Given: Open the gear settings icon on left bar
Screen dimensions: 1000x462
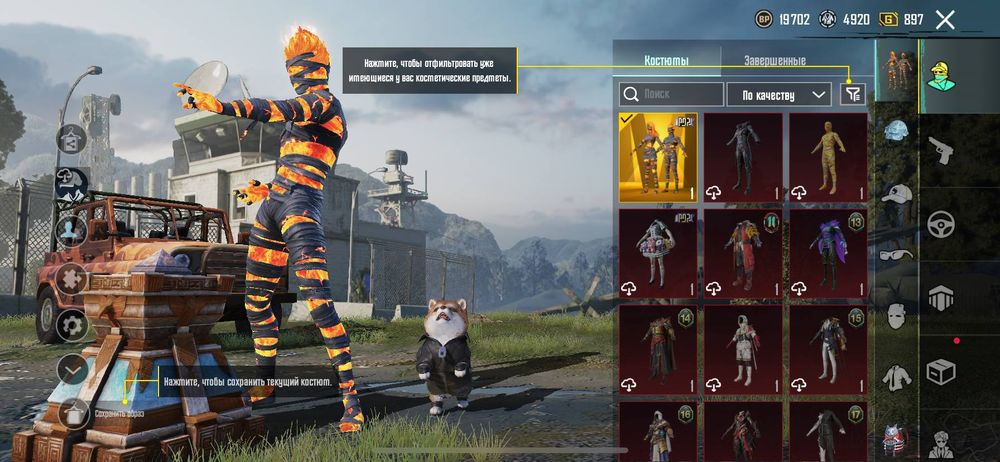Looking at the screenshot, I should [x=72, y=324].
